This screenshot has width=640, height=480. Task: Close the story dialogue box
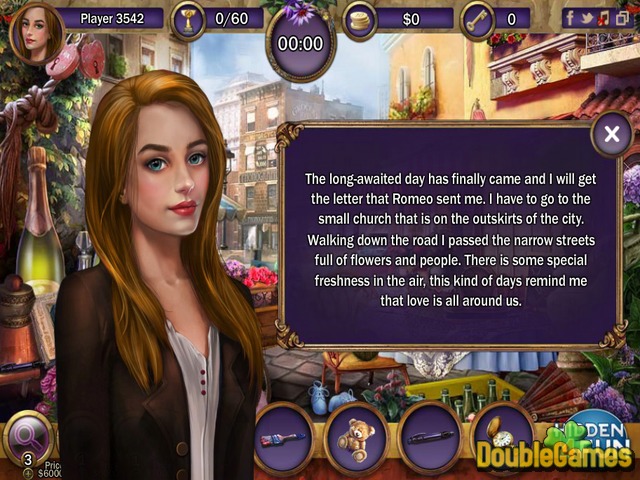click(x=611, y=134)
